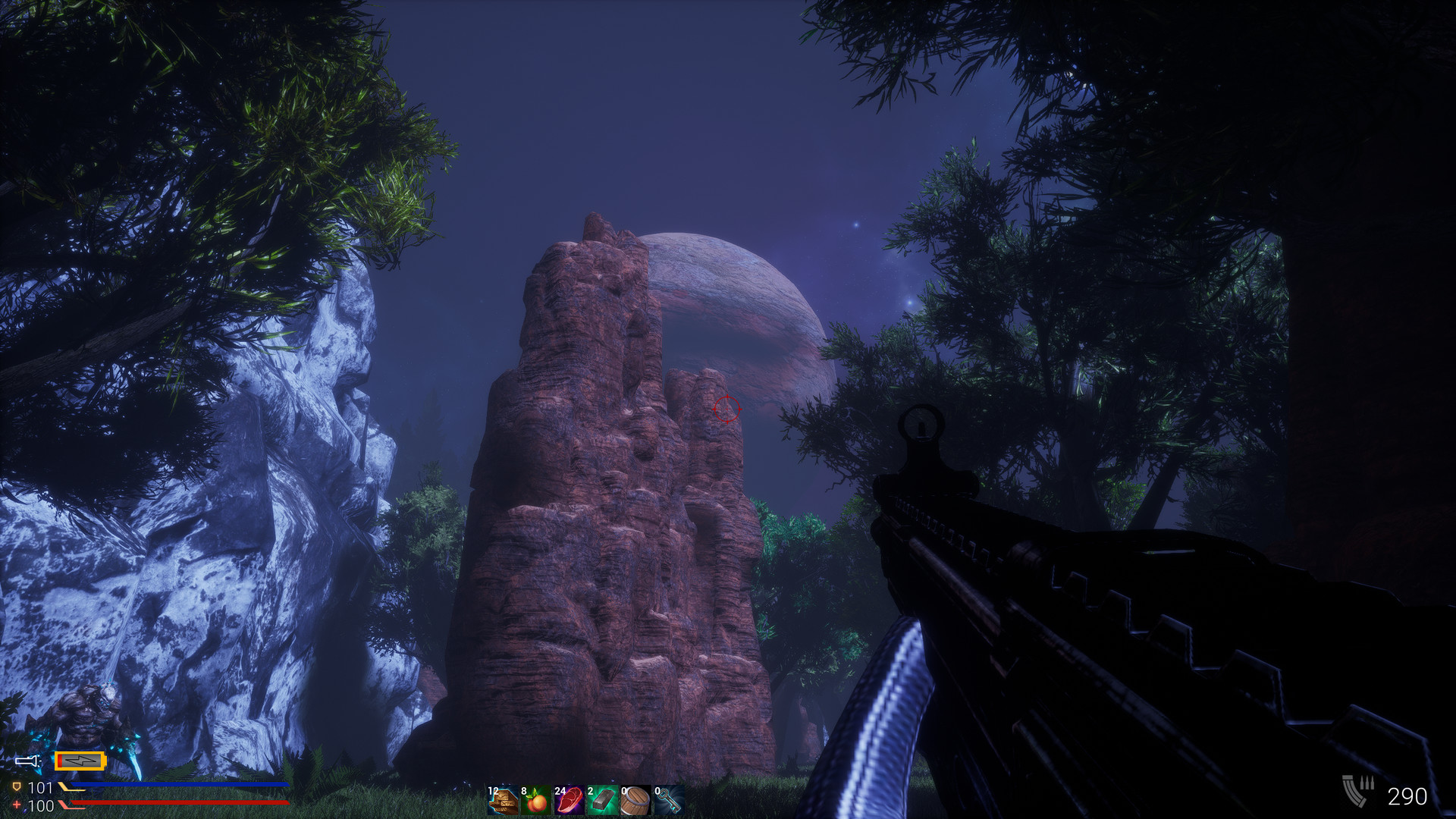Select the metal ingot slot showing 2

[x=602, y=801]
